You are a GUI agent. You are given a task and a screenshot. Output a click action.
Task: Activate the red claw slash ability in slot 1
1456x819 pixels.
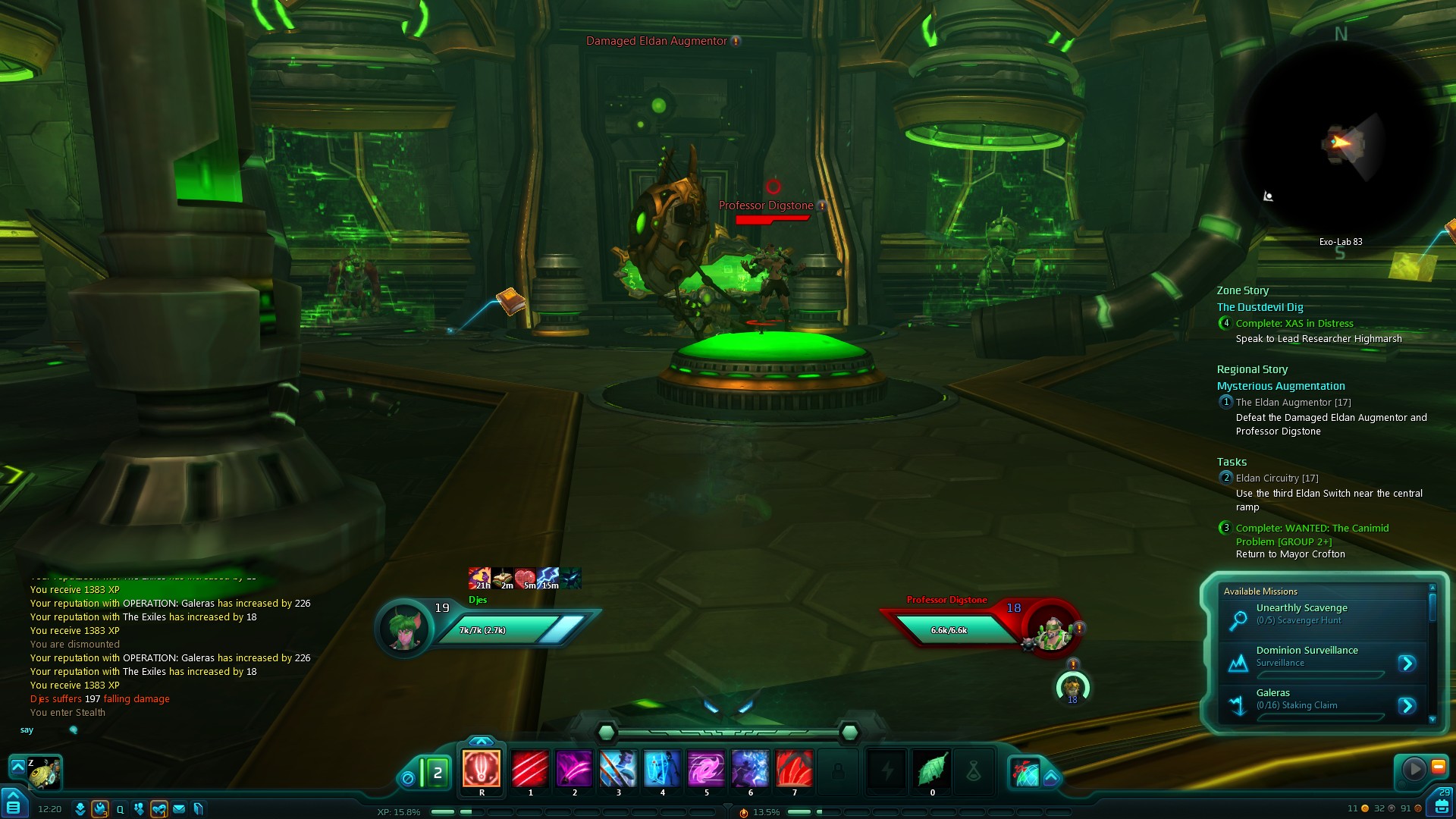(530, 769)
